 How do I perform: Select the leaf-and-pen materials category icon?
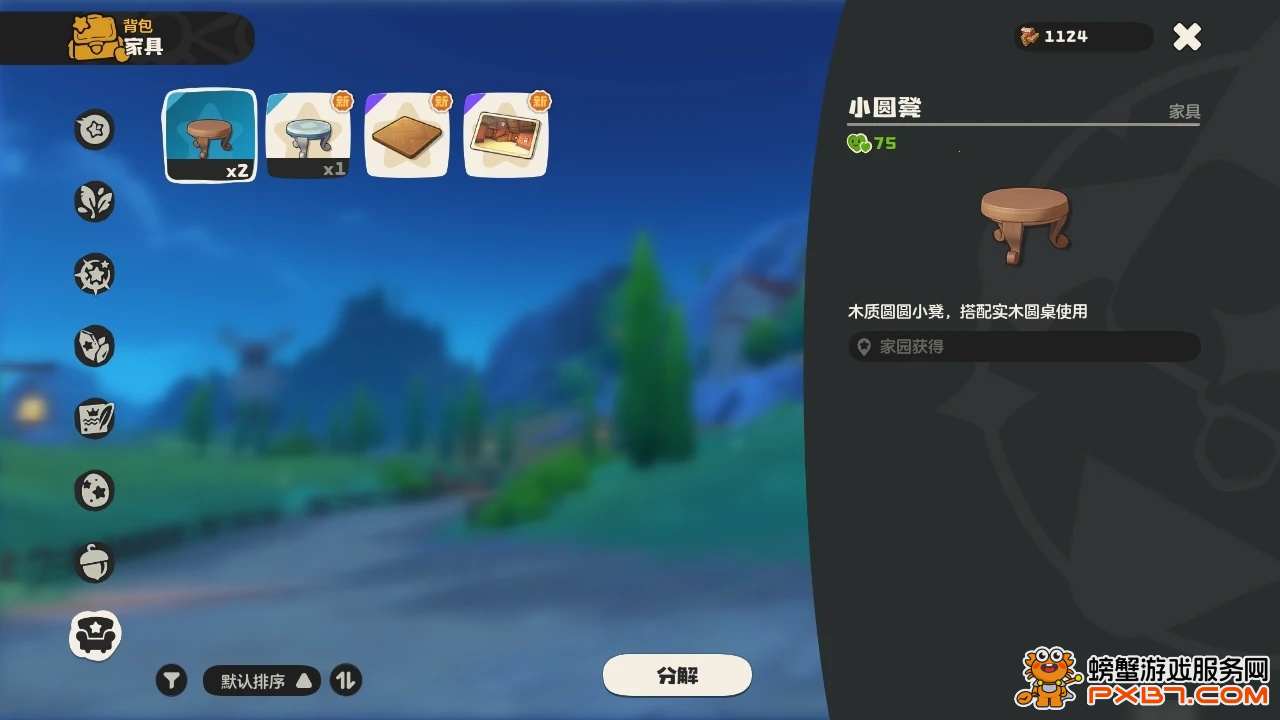(x=94, y=345)
